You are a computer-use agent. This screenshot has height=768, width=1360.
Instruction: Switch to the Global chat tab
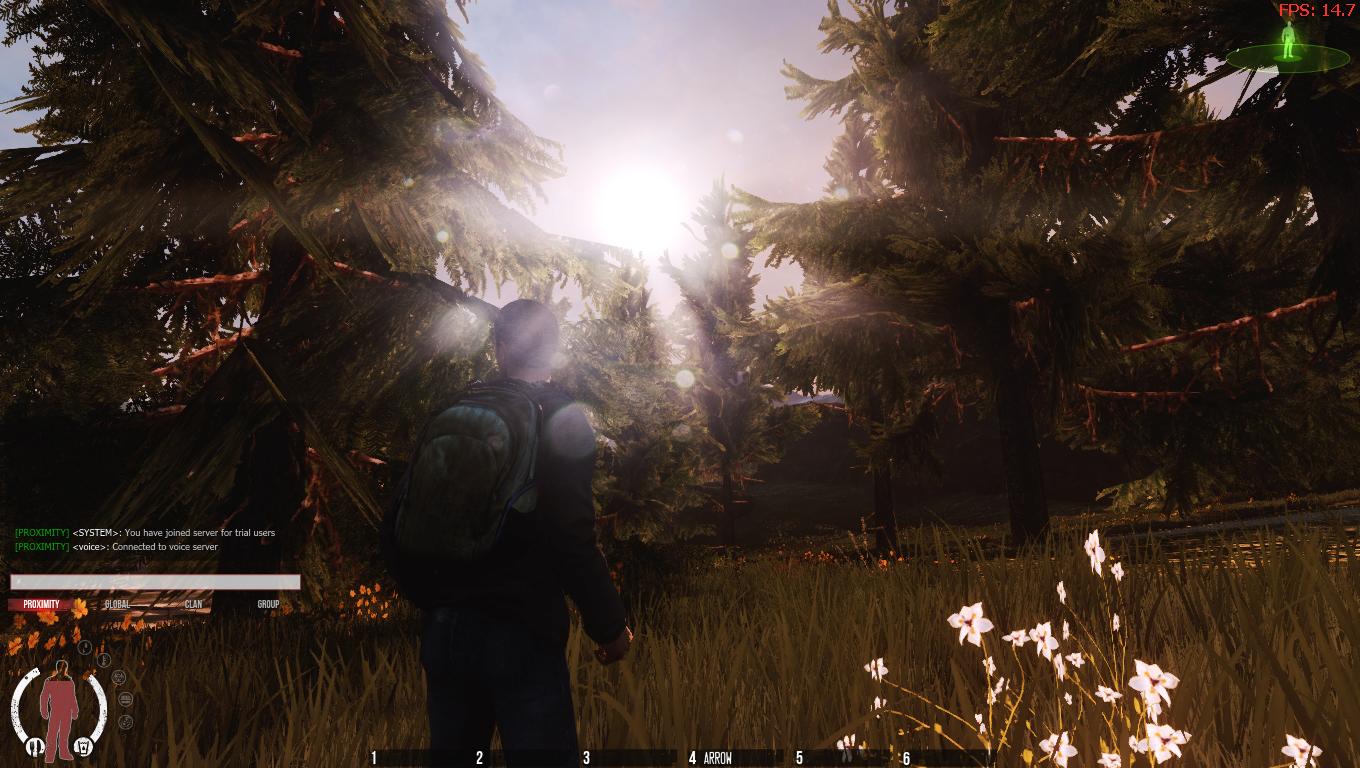[117, 605]
